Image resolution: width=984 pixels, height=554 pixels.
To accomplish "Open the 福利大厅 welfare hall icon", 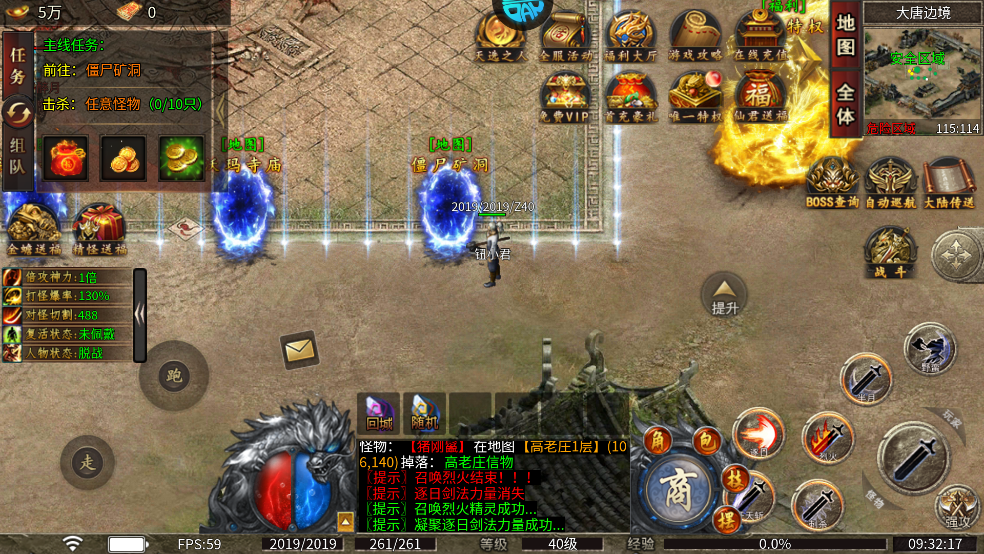I will point(631,37).
